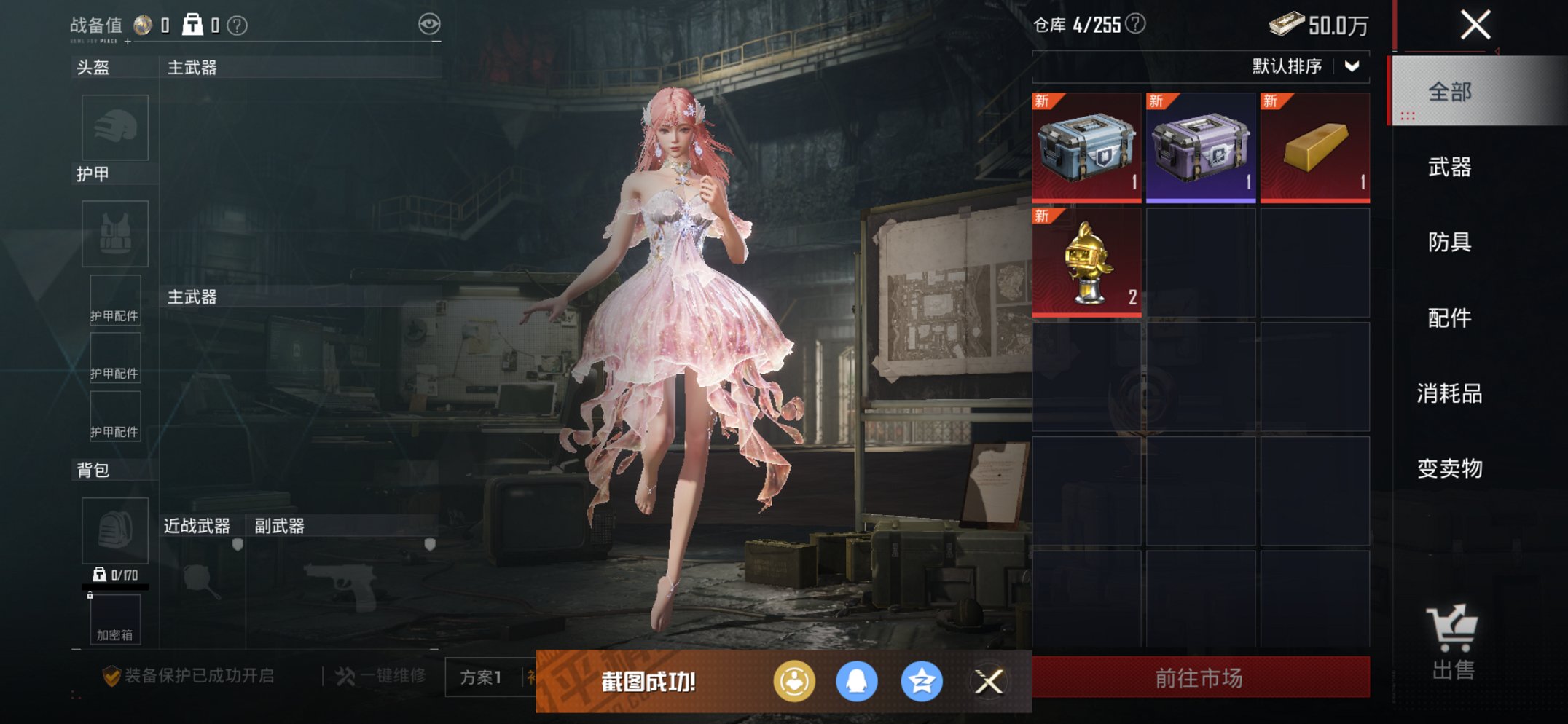Click the 0/170 backpack capacity bar
This screenshot has width=1568, height=724.
click(x=117, y=575)
